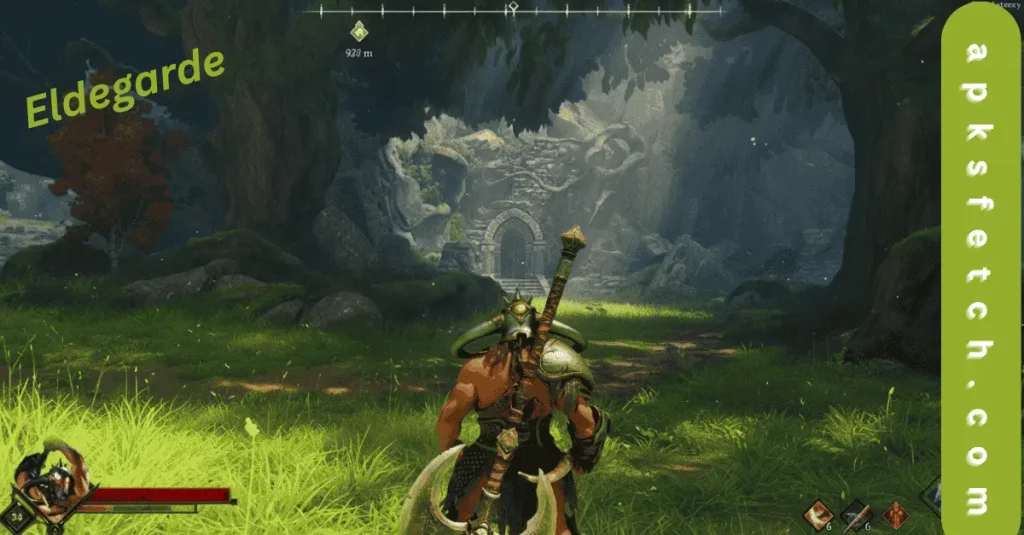Click the green objective marker showing 928 m
Viewport: 1024px width, 535px height.
point(360,31)
